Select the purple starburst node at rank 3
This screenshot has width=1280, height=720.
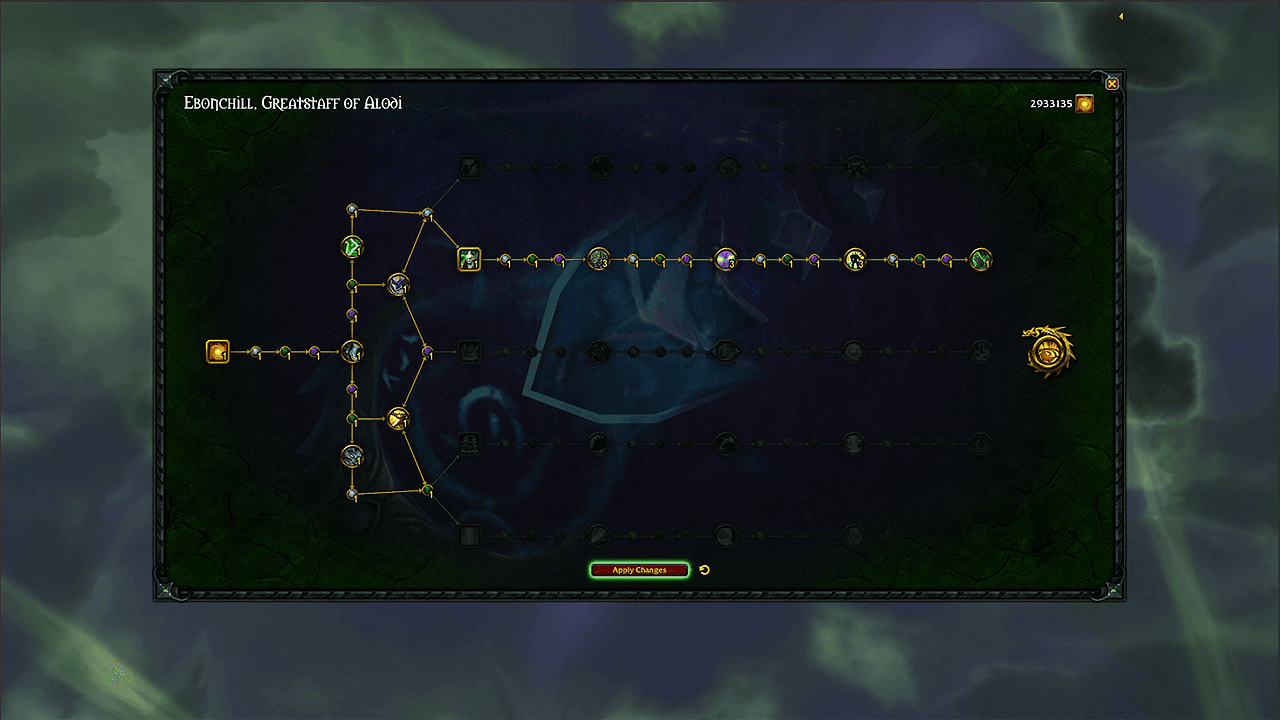(725, 260)
